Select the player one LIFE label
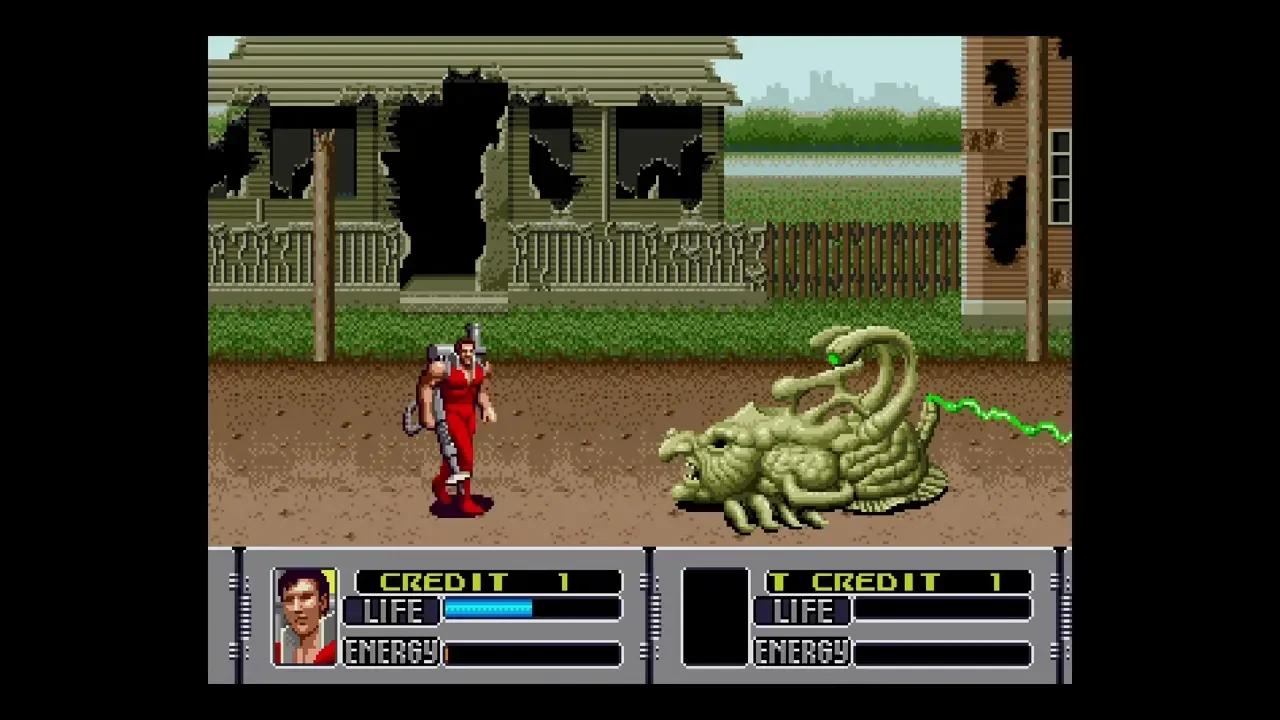1280x720 pixels. click(x=391, y=611)
